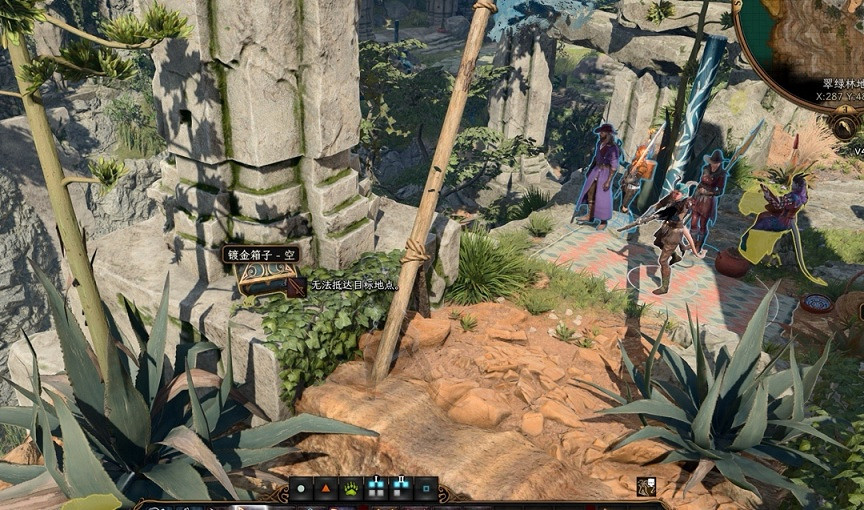The width and height of the screenshot is (864, 510).
Task: Select the white circle filter button
Action: 301,490
